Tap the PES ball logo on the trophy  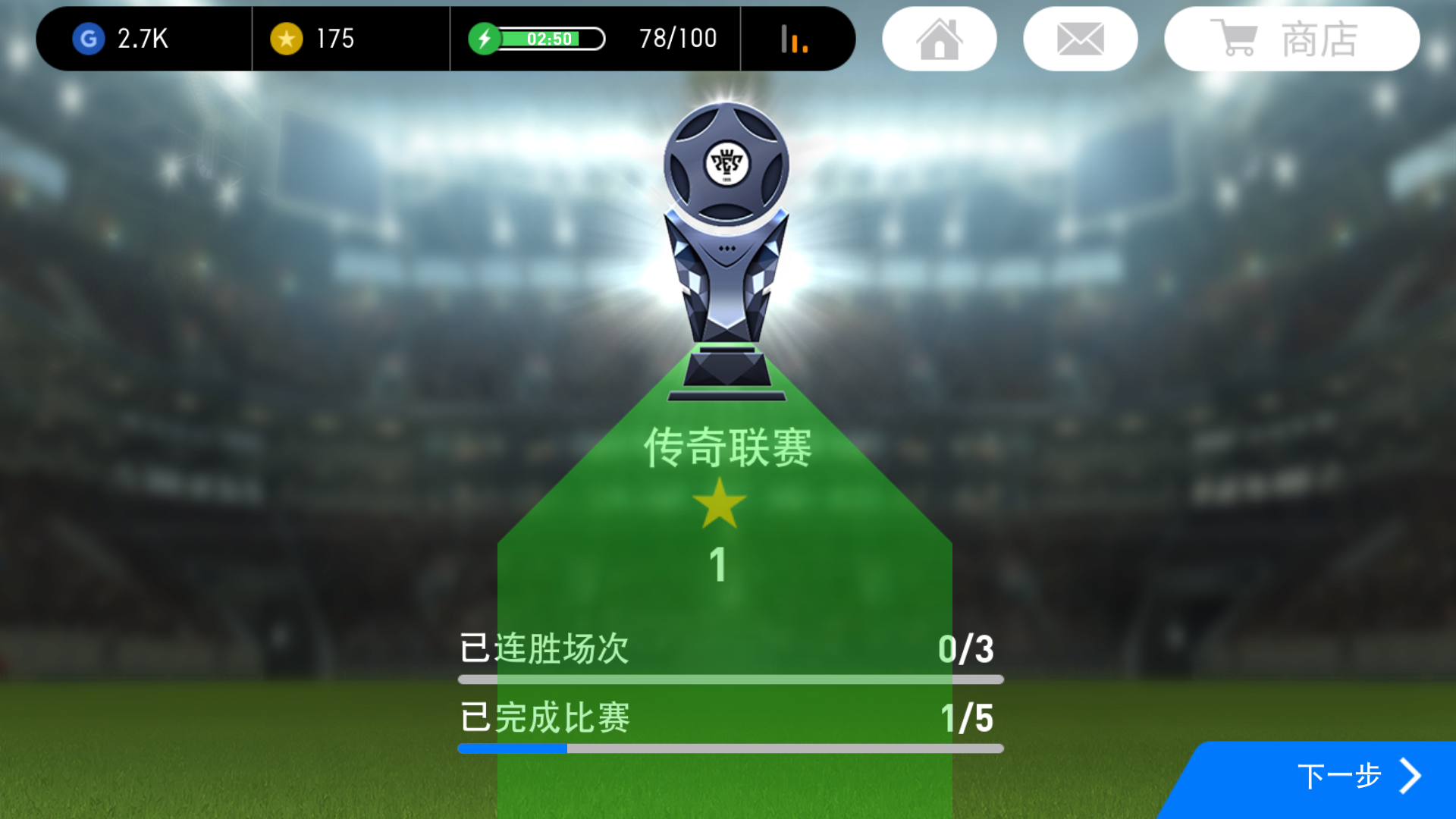(726, 163)
